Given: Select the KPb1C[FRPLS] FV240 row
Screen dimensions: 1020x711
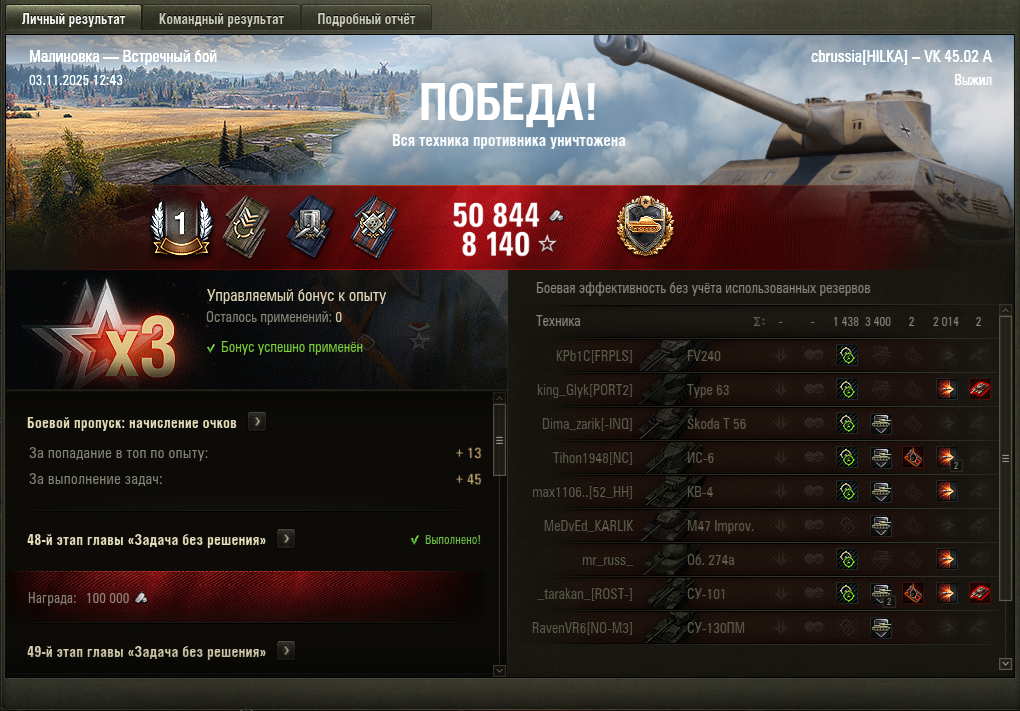Looking at the screenshot, I should [x=700, y=355].
